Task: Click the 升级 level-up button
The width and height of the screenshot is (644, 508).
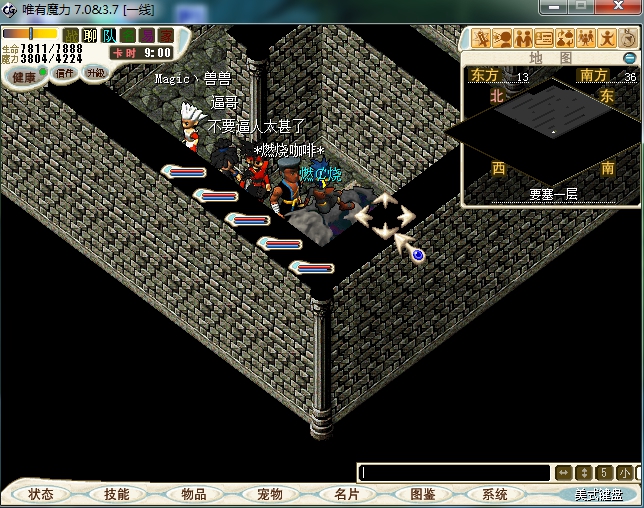Action: click(x=96, y=73)
